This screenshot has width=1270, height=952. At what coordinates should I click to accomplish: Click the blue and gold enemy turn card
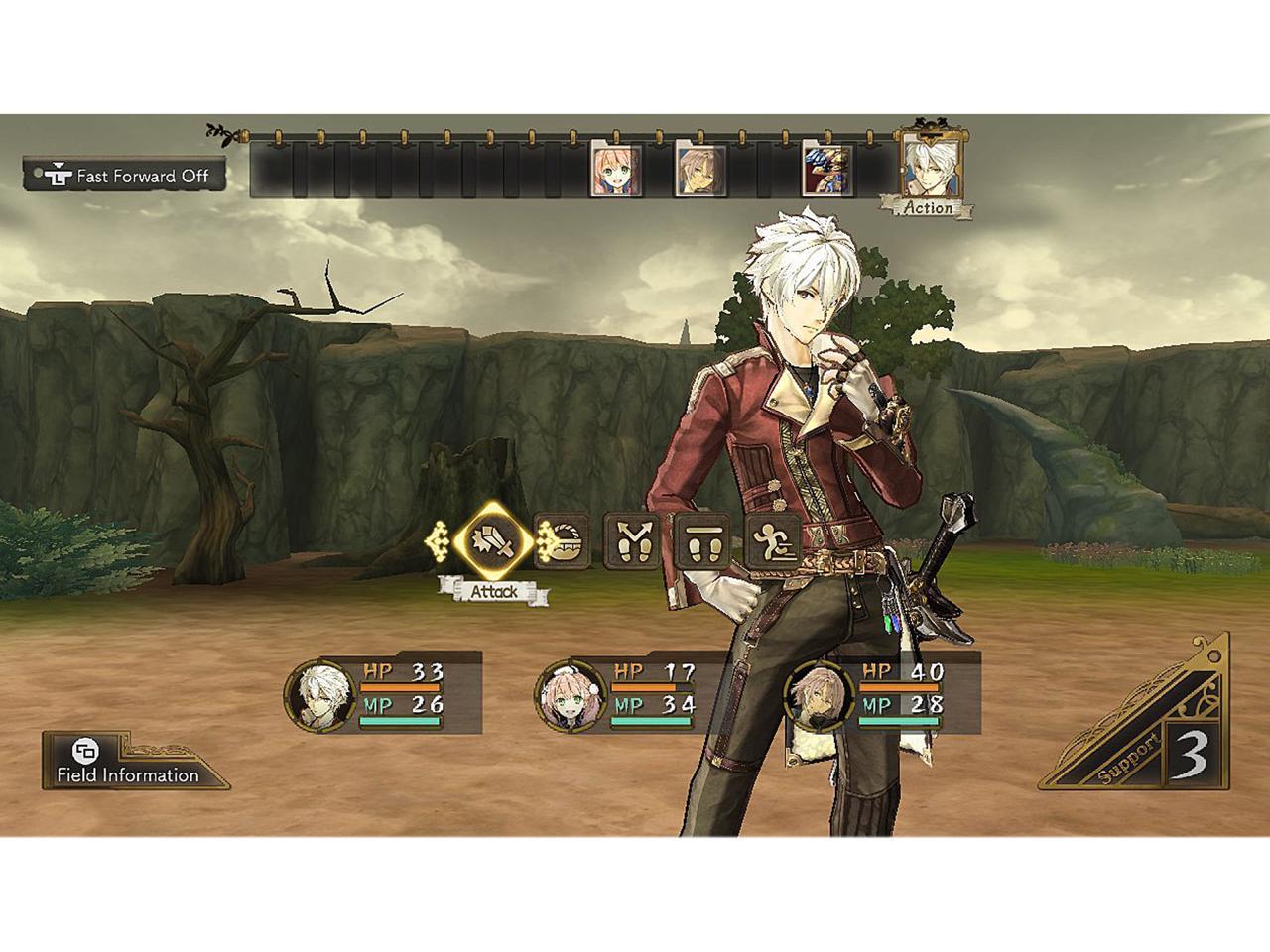coord(825,170)
